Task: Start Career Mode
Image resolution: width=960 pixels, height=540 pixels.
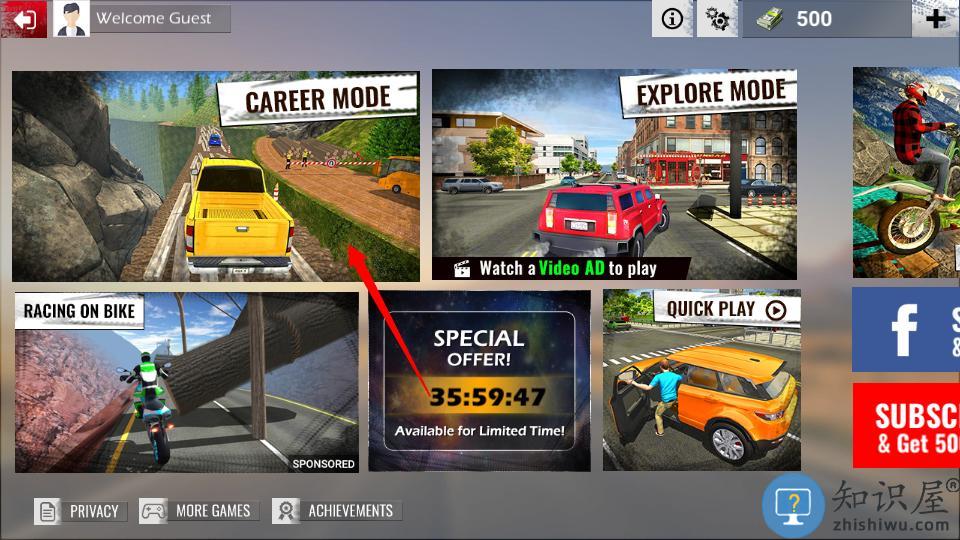Action: click(215, 176)
